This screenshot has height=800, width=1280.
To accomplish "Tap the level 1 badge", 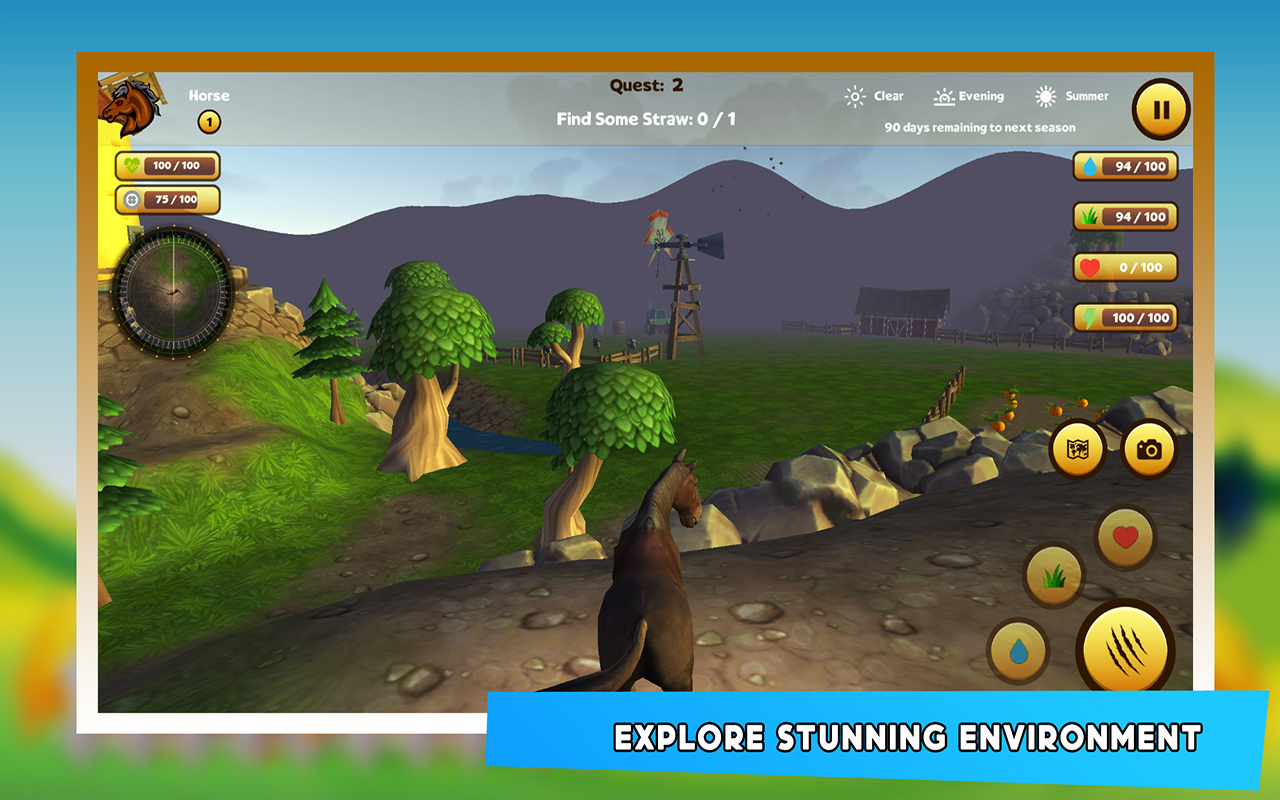I will coord(209,121).
